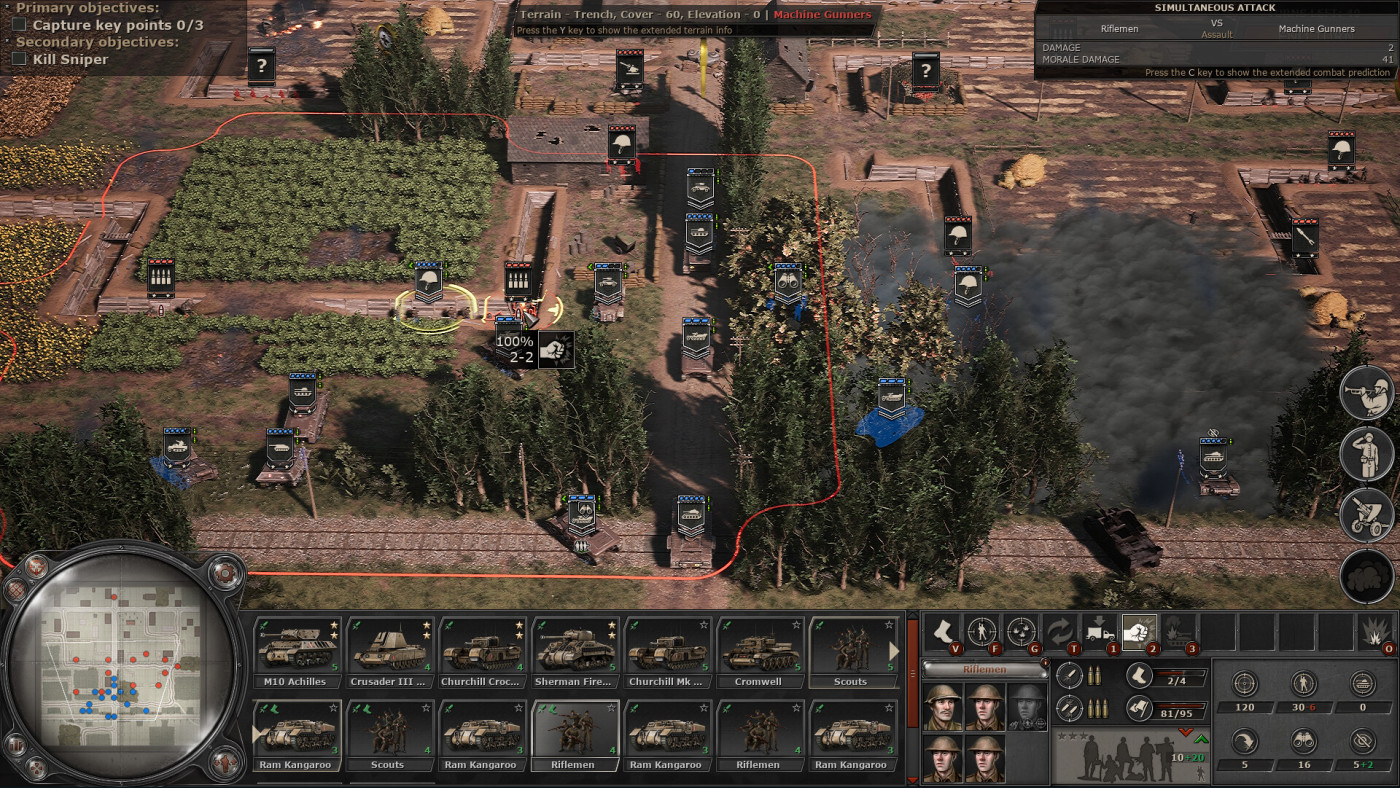Click the green up chevron on squad panel
1400x788 pixels.
pyautogui.click(x=1202, y=740)
